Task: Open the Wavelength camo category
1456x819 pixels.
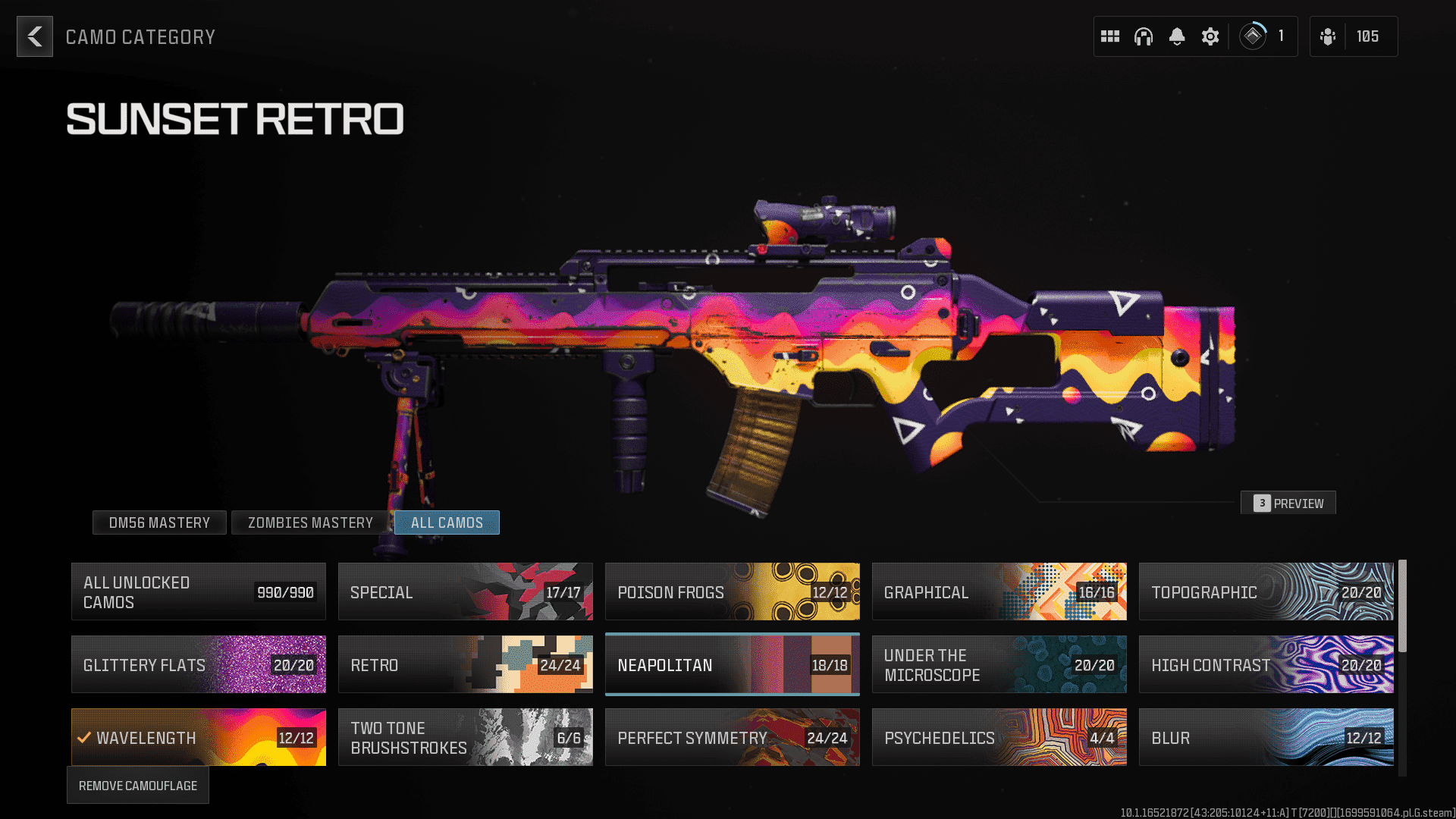Action: pos(199,737)
